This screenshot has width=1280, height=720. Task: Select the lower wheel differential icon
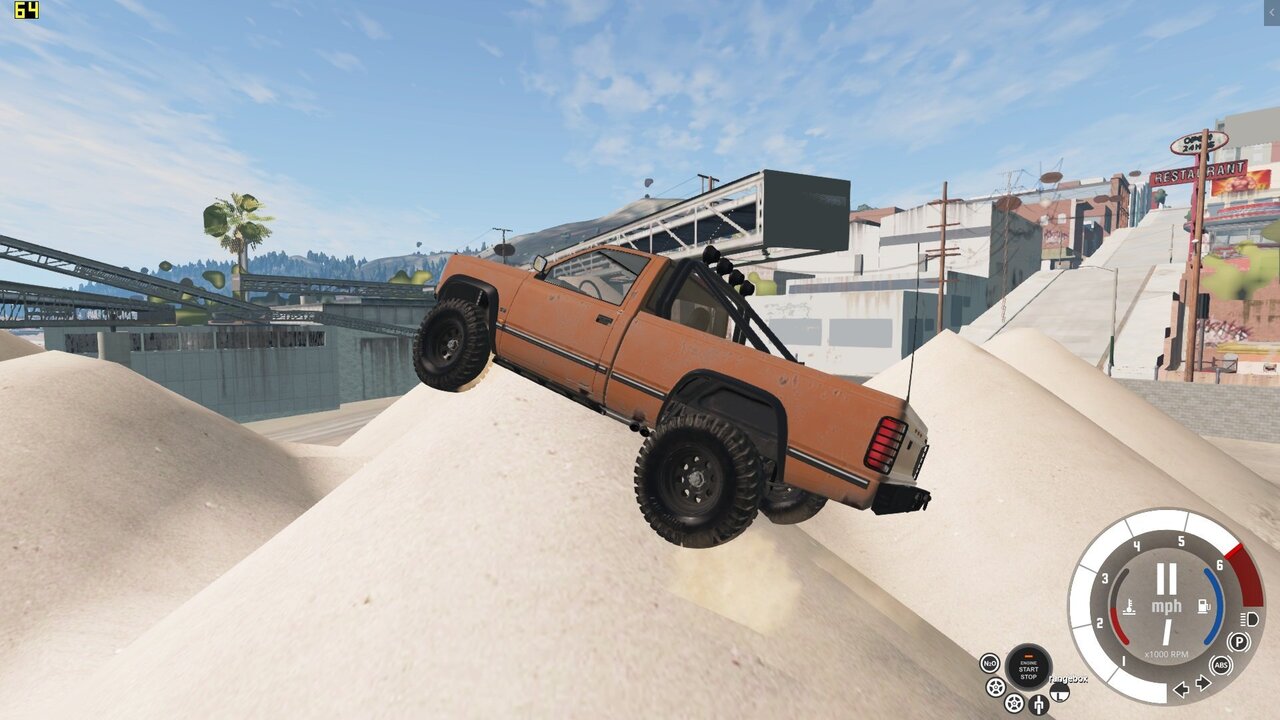(1013, 703)
